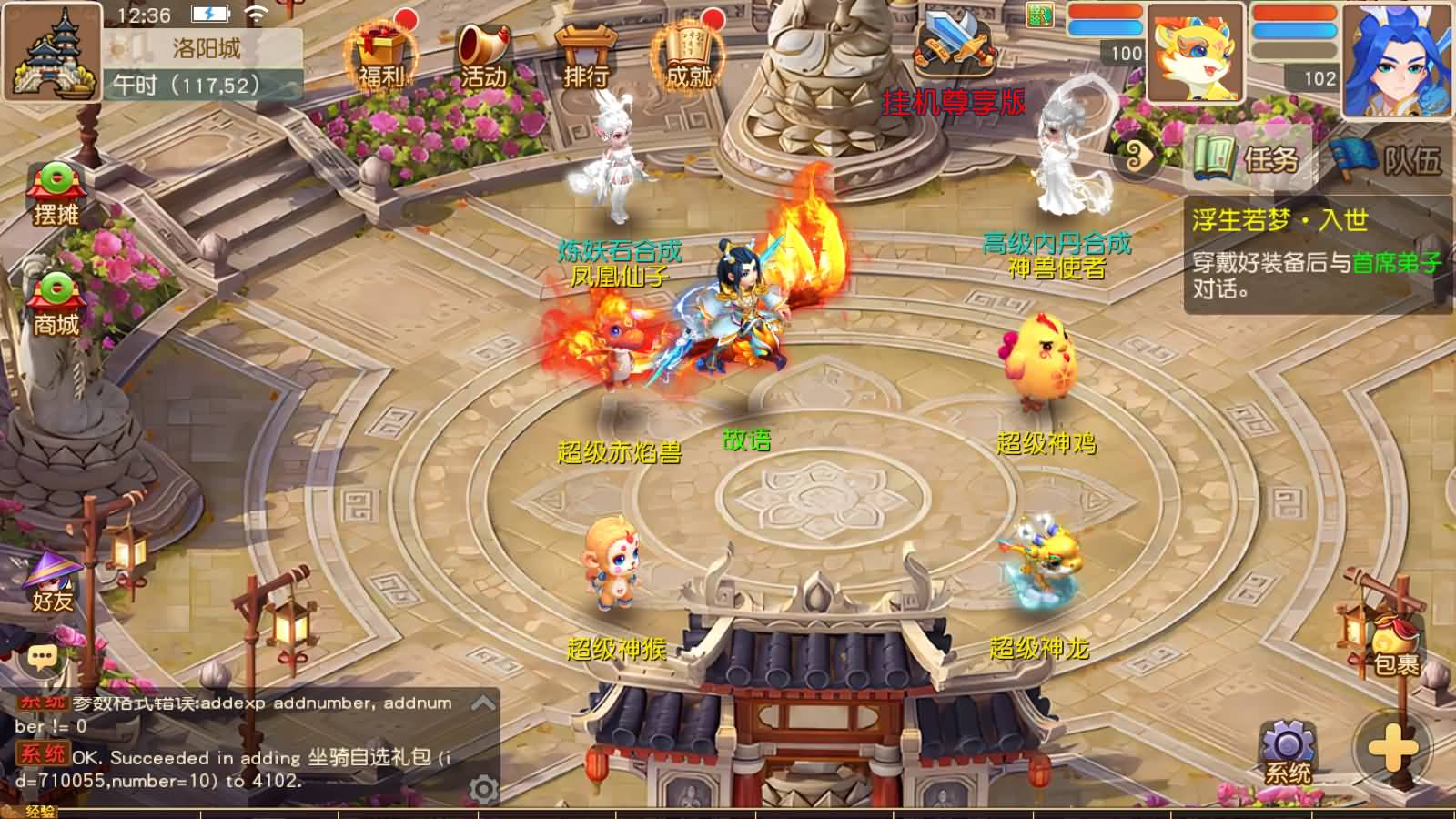This screenshot has height=819, width=1456.
Task: Open the chat bubble button
Action: (42, 656)
